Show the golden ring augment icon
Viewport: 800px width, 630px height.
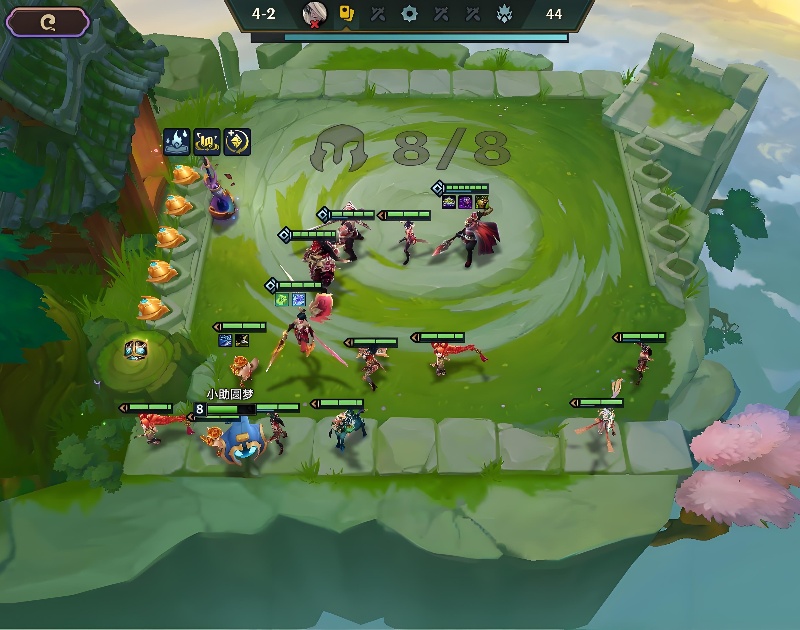(237, 142)
